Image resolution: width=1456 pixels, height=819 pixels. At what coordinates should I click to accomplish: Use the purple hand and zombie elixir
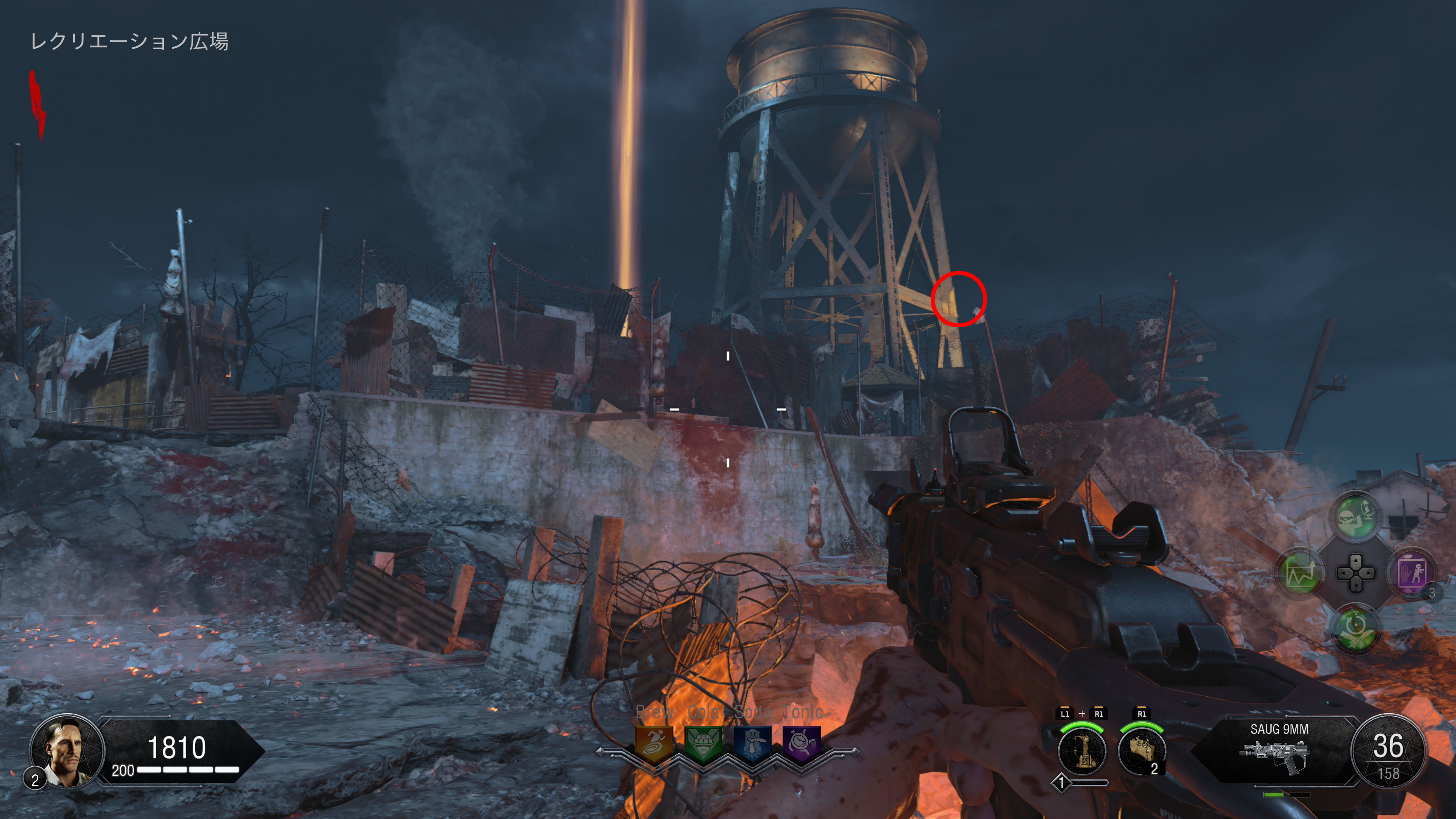pos(1411,573)
